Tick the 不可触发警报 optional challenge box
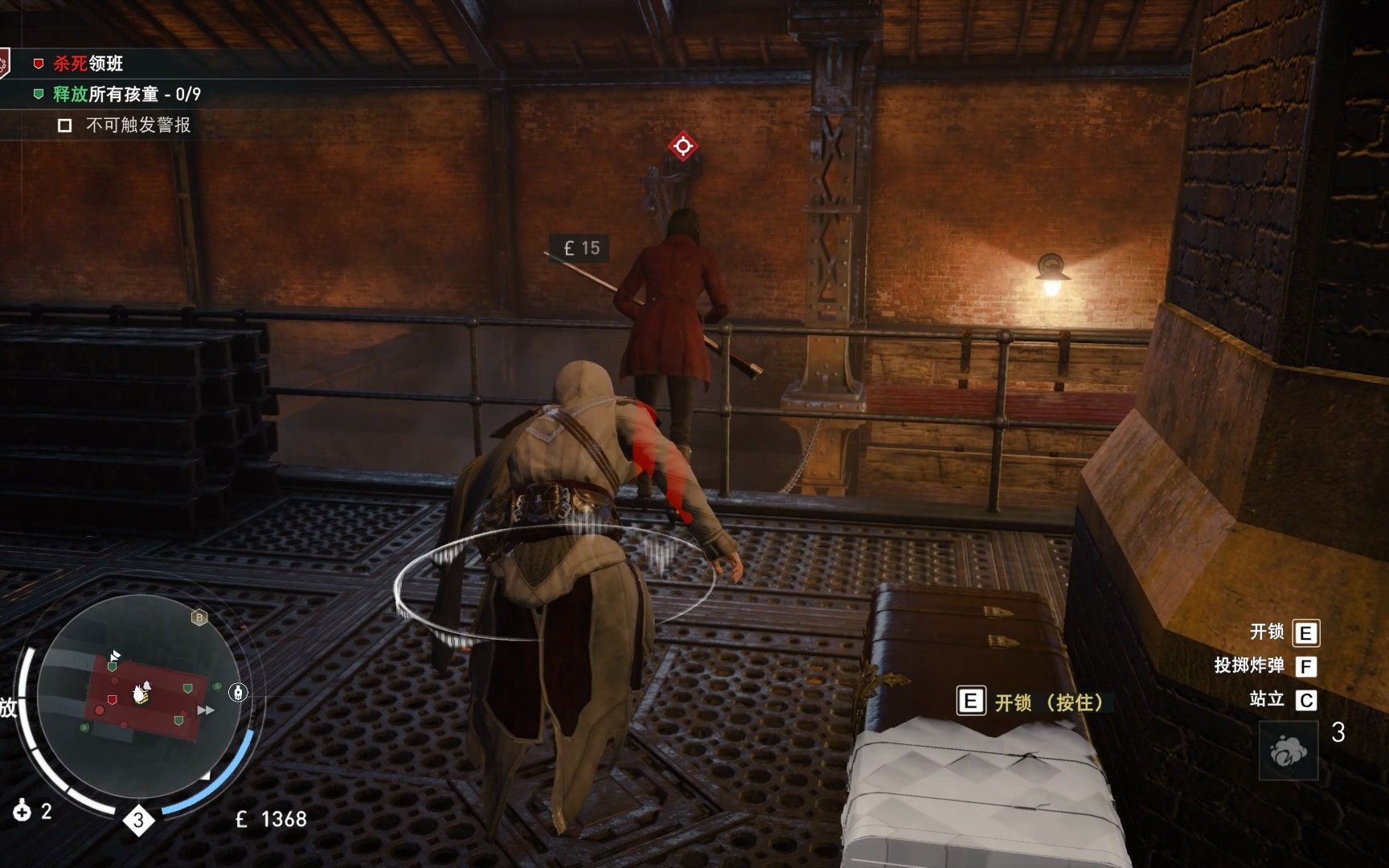The width and height of the screenshot is (1389, 868). 65,125
